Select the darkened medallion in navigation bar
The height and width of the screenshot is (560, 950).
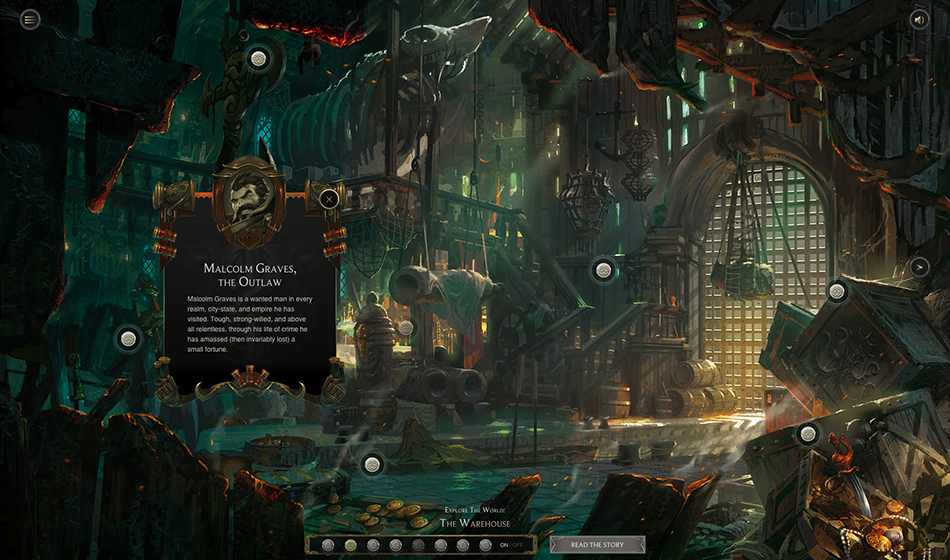[417, 545]
